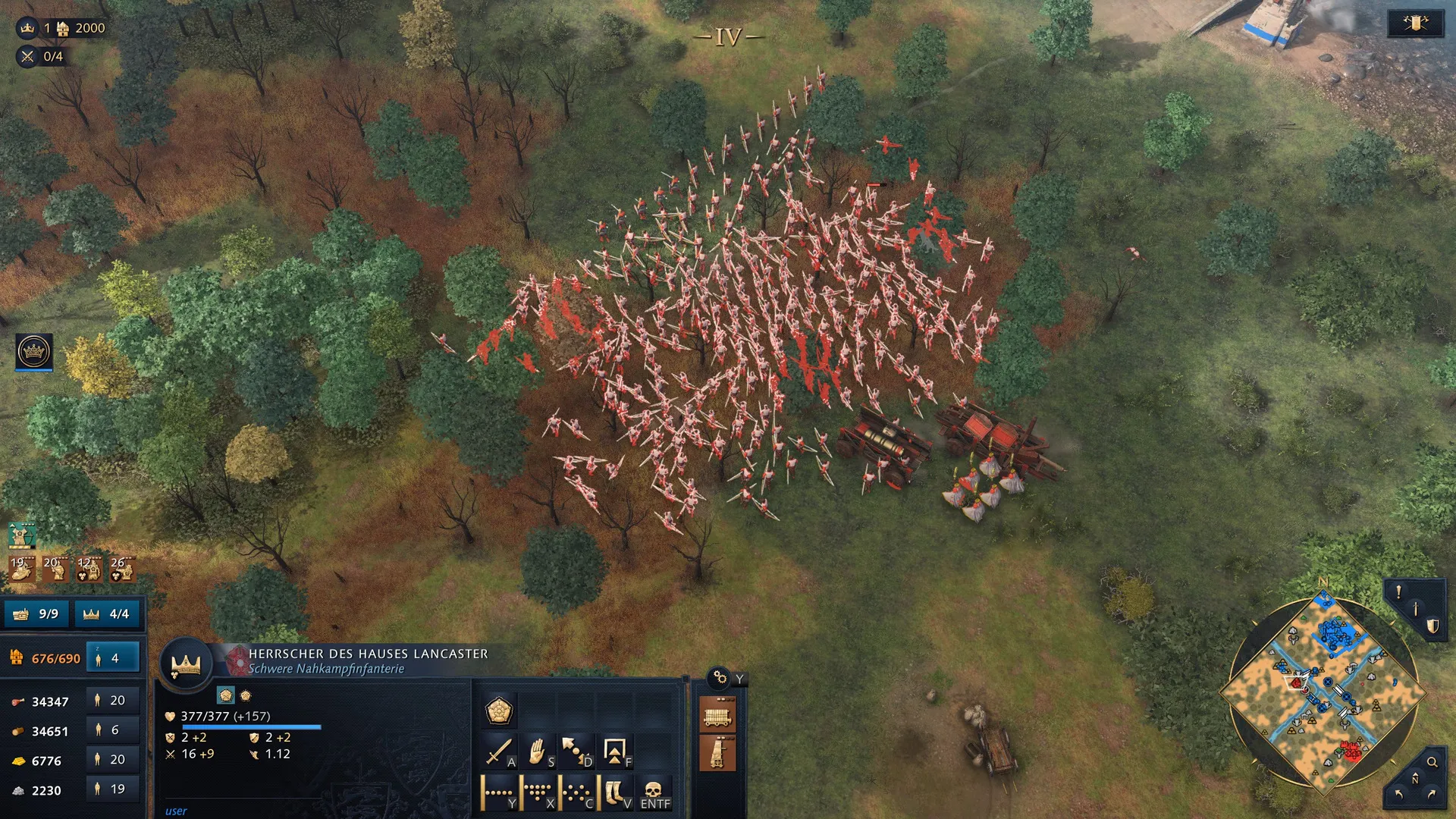Click the Lancaster rose ability icon
1456x819 pixels.
499,711
